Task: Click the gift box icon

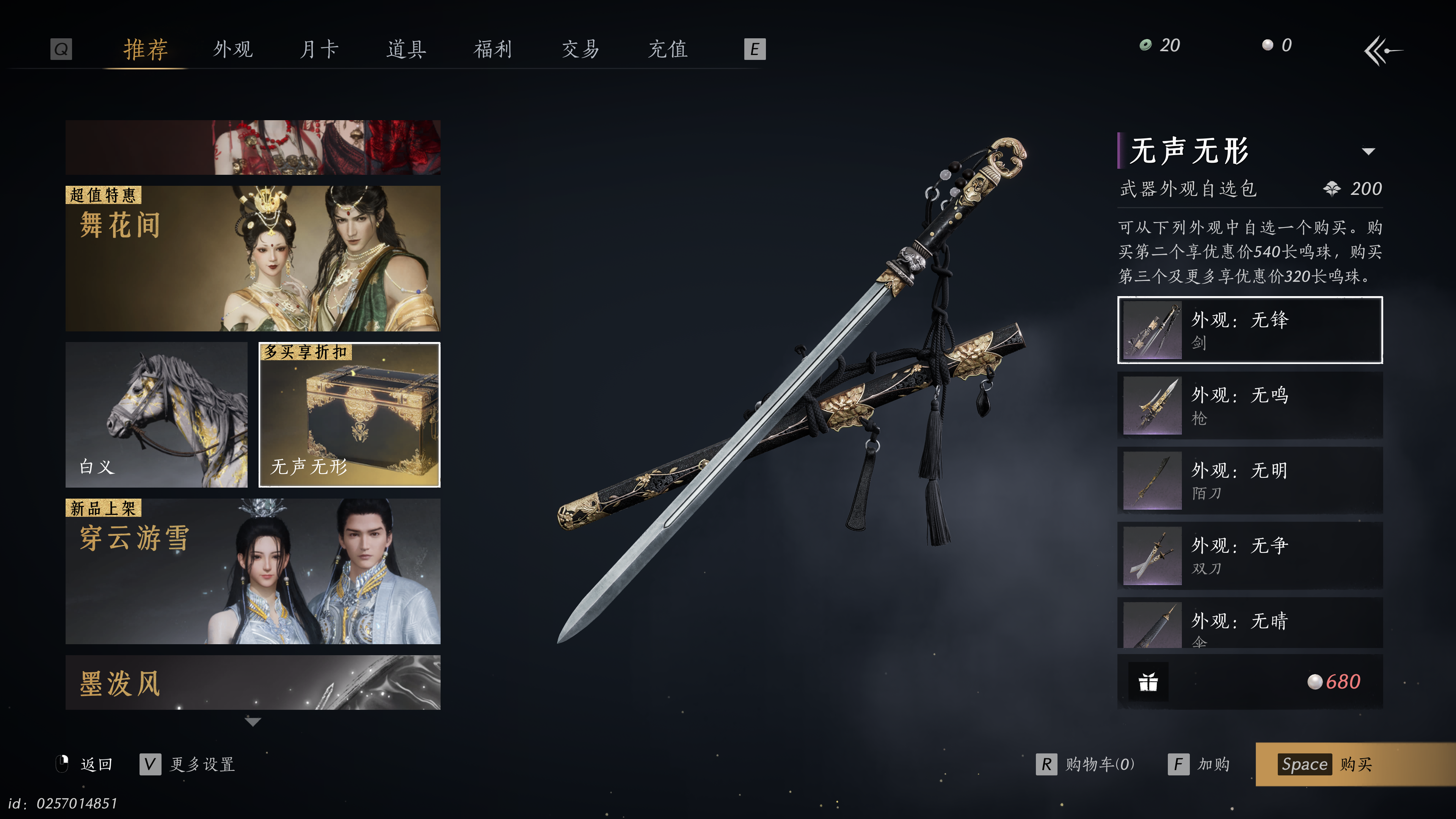Action: [1148, 682]
